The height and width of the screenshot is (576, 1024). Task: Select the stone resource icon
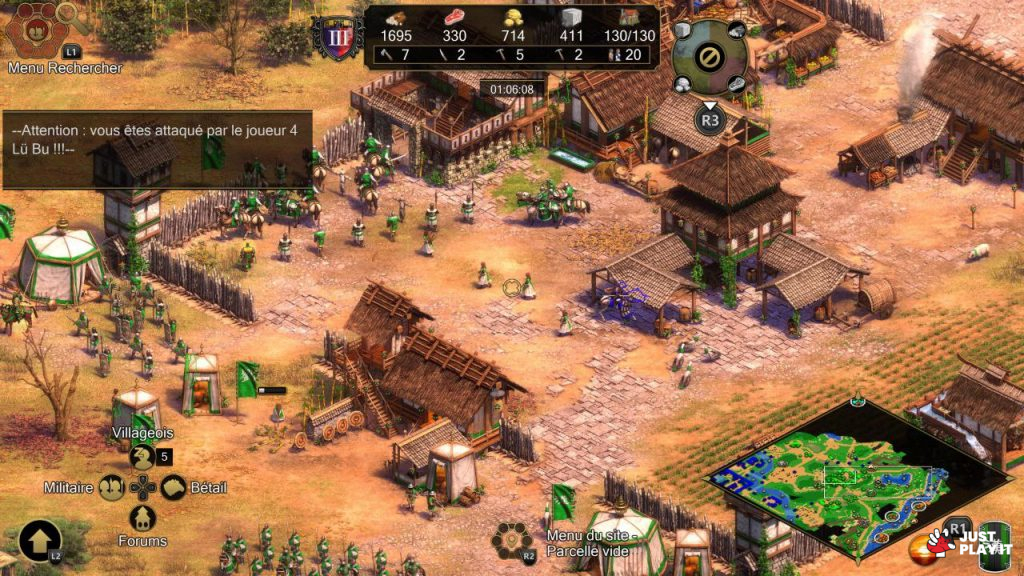pyautogui.click(x=570, y=19)
